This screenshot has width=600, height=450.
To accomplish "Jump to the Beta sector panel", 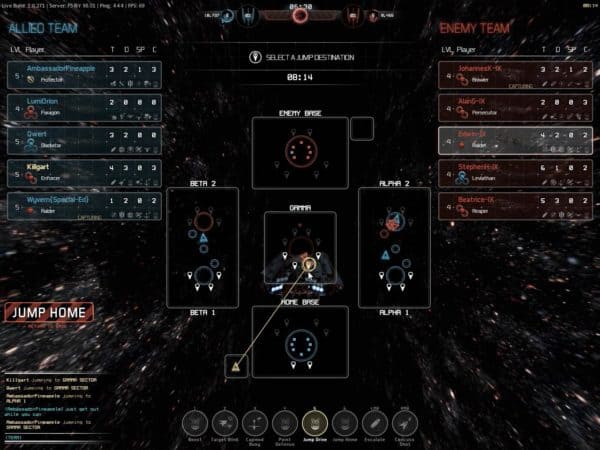I will coord(202,247).
